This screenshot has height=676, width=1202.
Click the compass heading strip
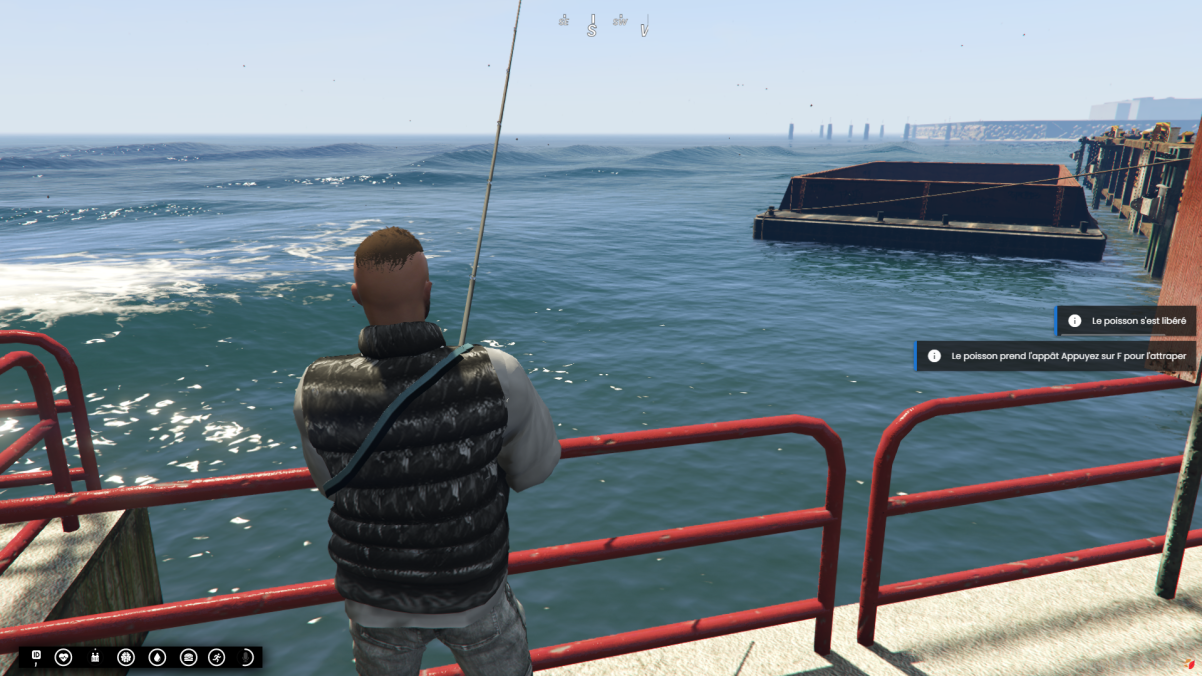(605, 24)
